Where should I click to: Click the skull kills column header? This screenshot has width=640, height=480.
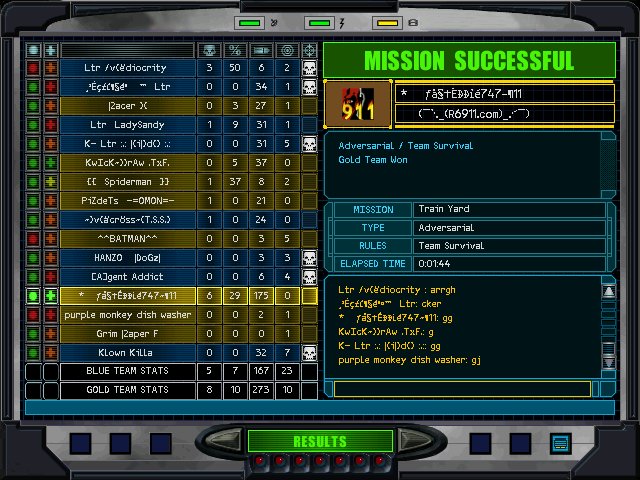[x=209, y=49]
